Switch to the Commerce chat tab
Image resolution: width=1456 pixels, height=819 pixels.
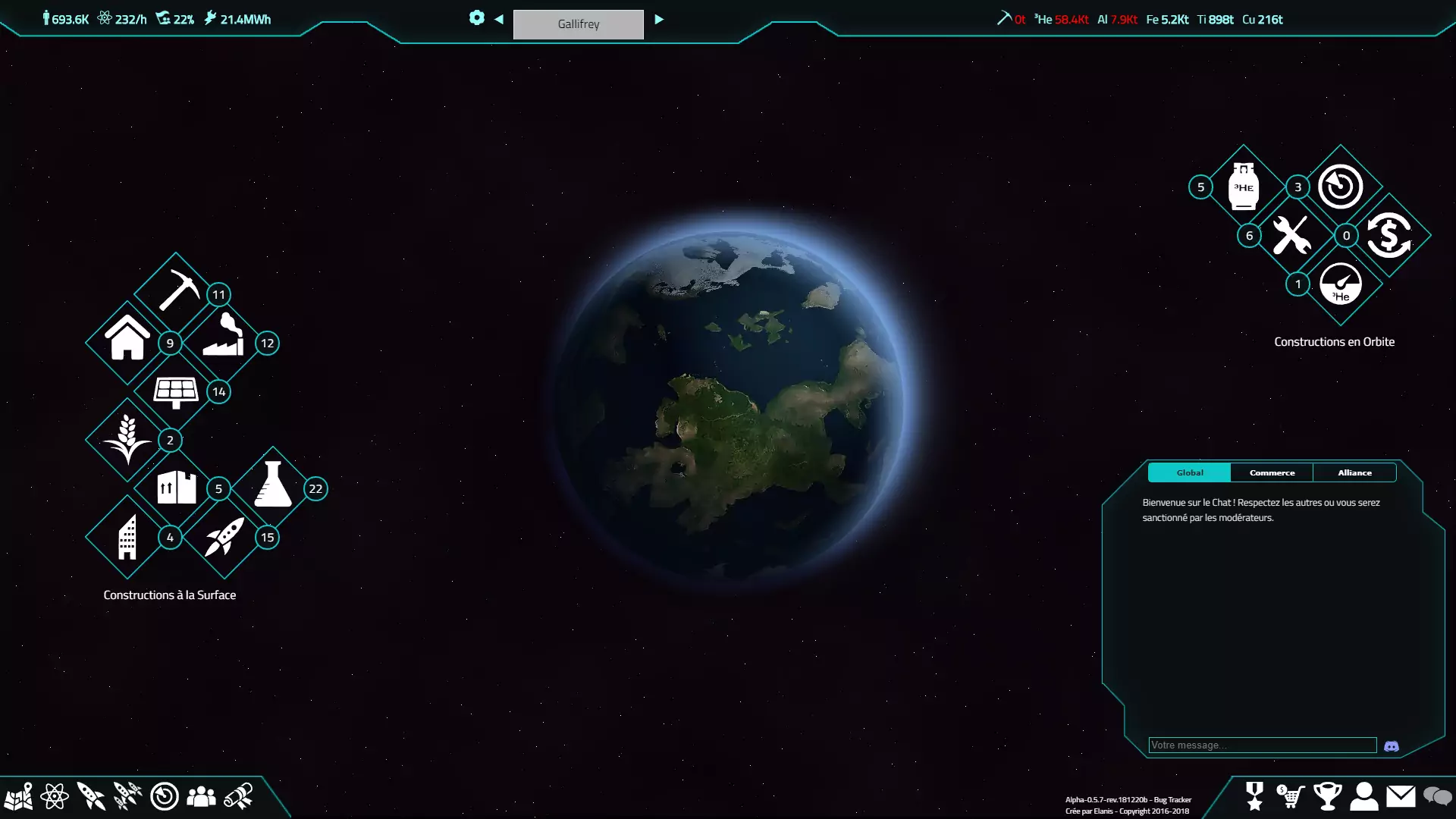(1272, 472)
